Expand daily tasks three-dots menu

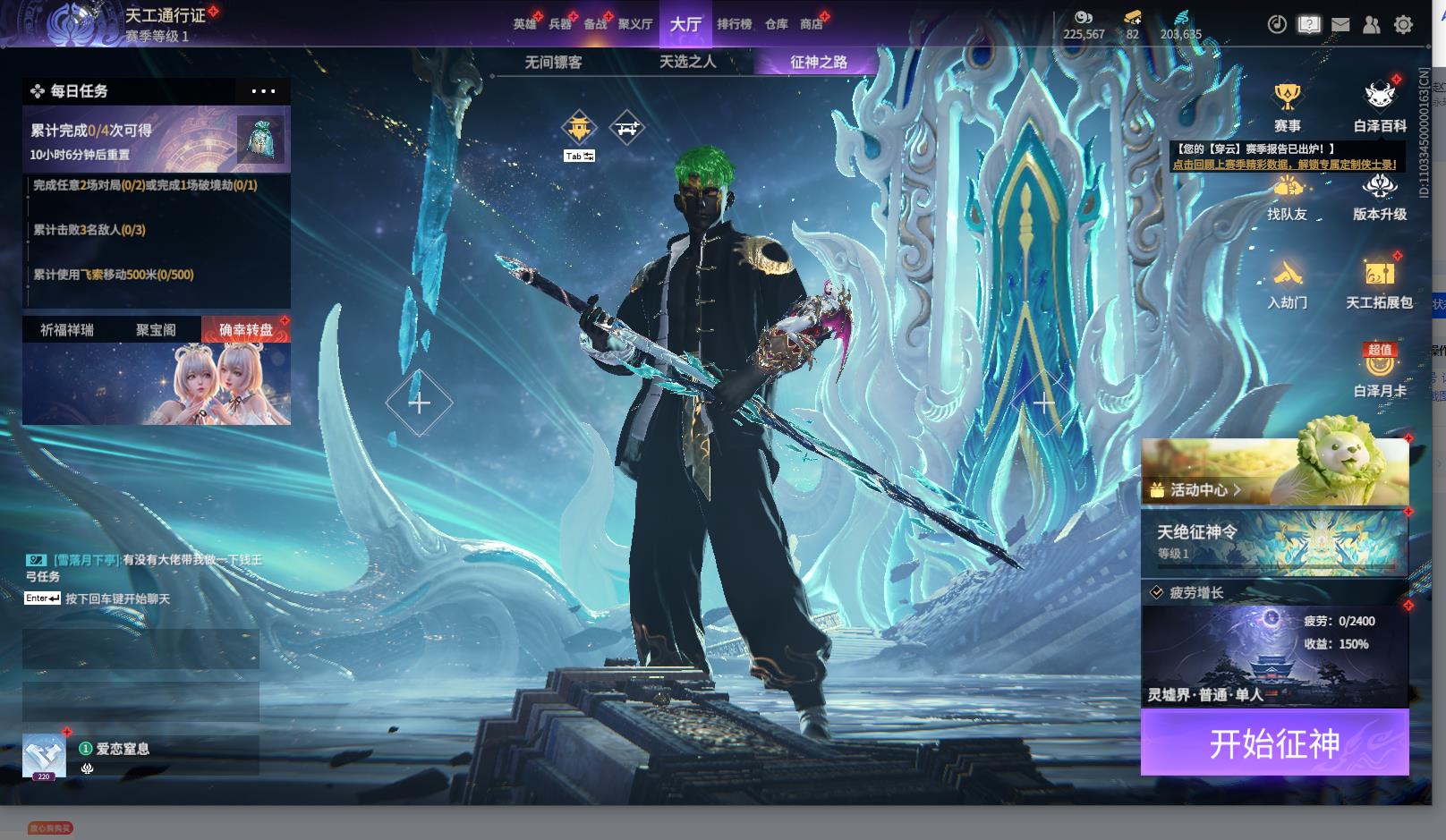coord(263,91)
